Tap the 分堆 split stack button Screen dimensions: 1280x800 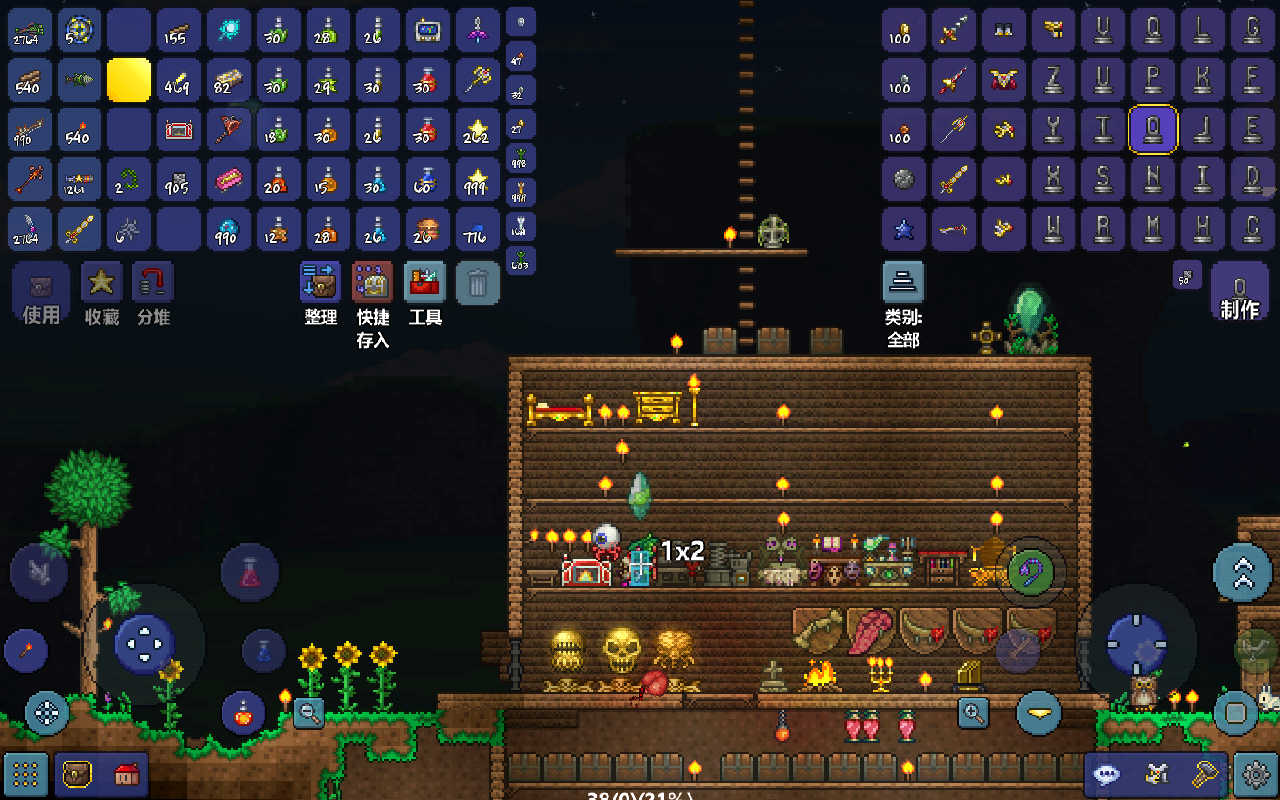[153, 284]
